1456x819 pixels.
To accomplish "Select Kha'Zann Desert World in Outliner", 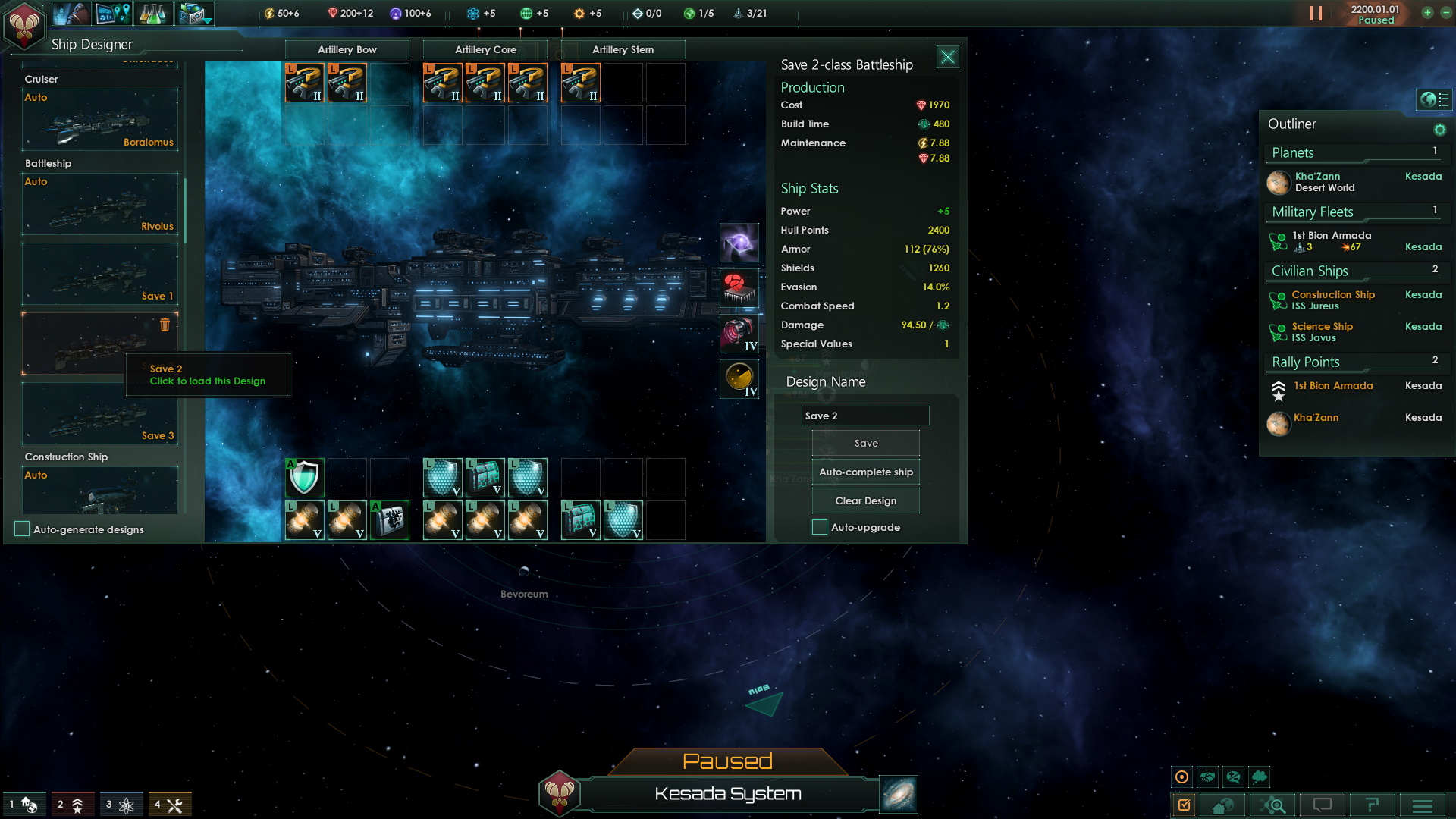I will click(x=1324, y=182).
